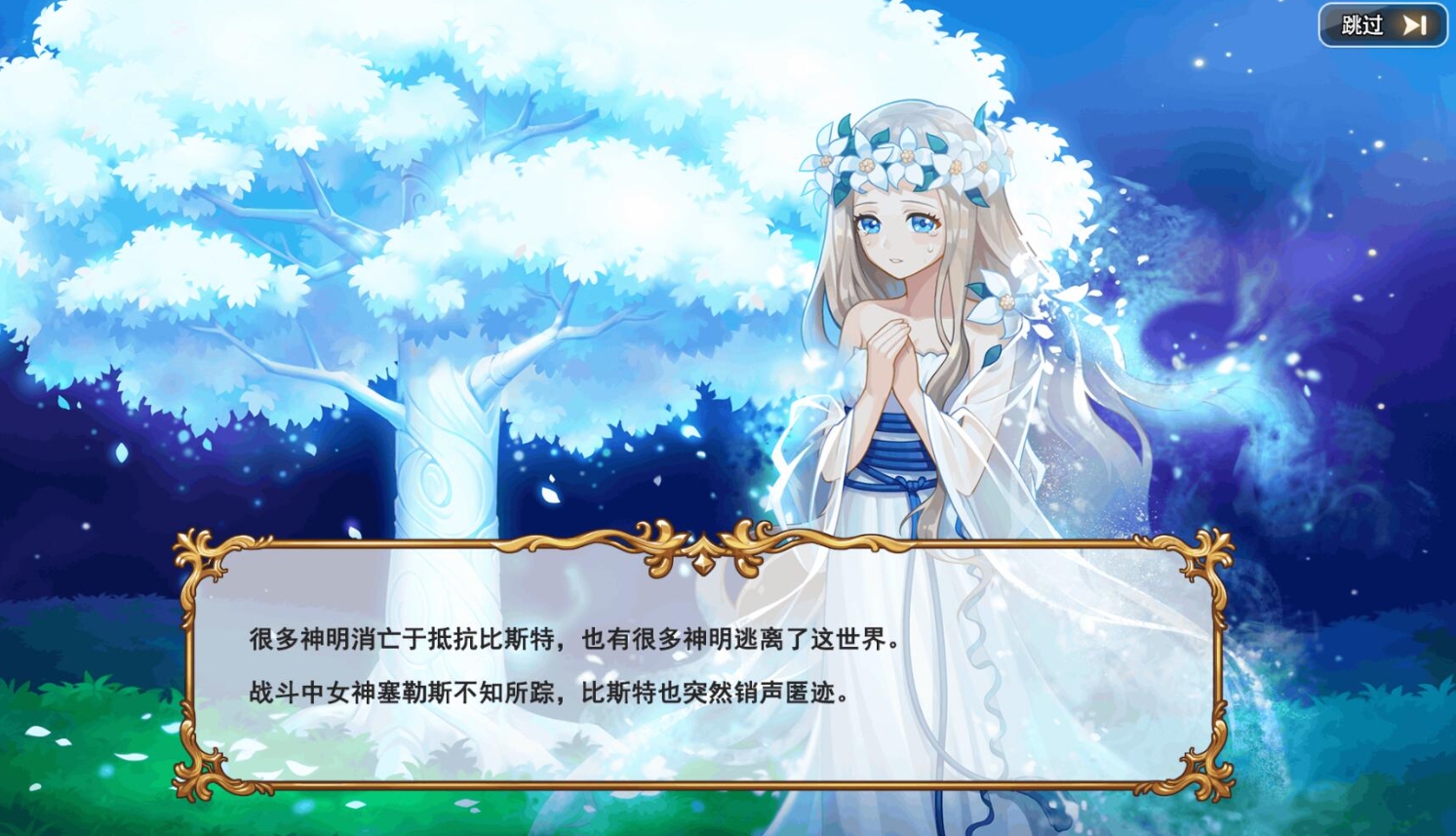Click the first line of narration text
1456x836 pixels.
[575, 642]
